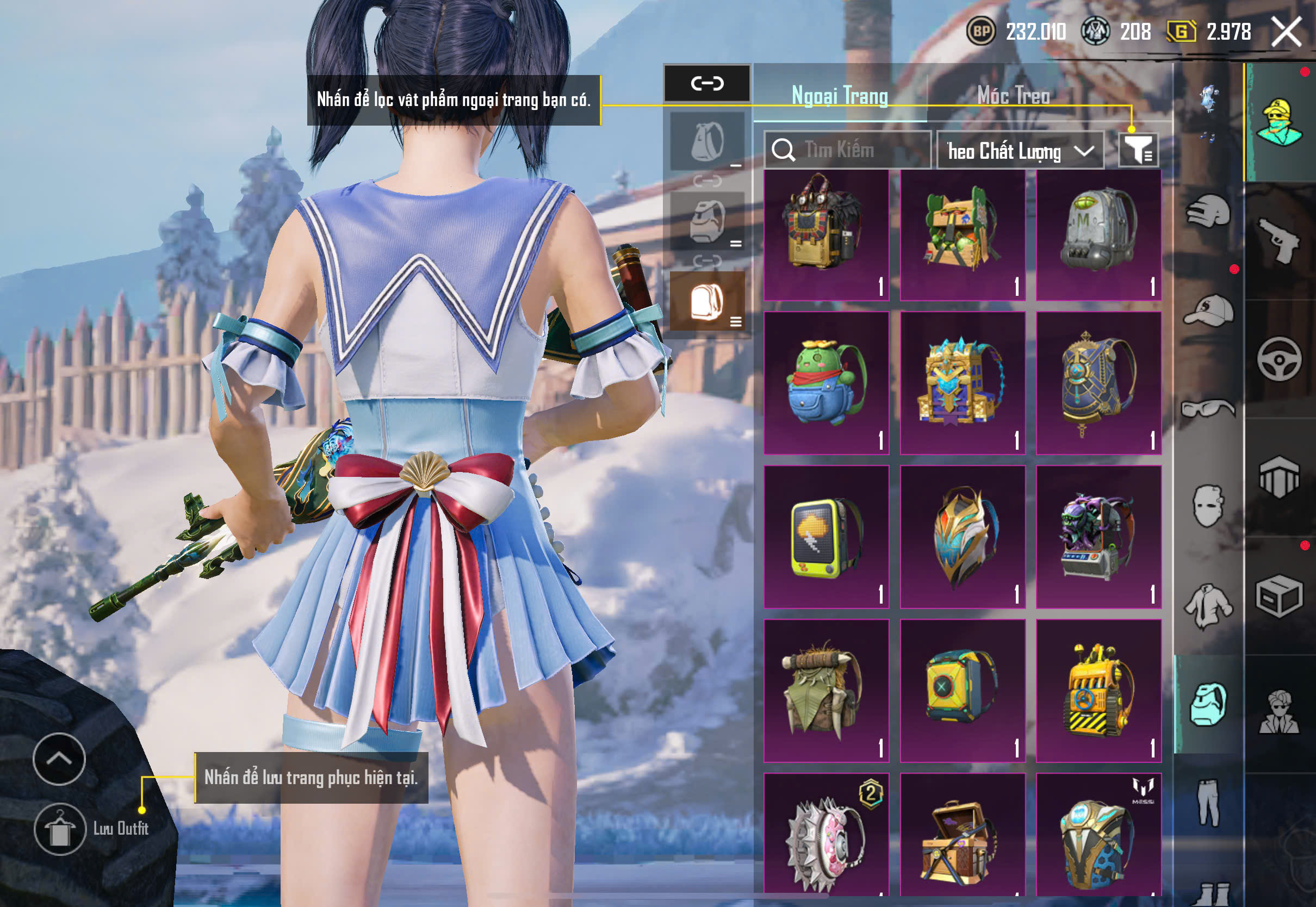Open the glasses category

(x=1208, y=408)
